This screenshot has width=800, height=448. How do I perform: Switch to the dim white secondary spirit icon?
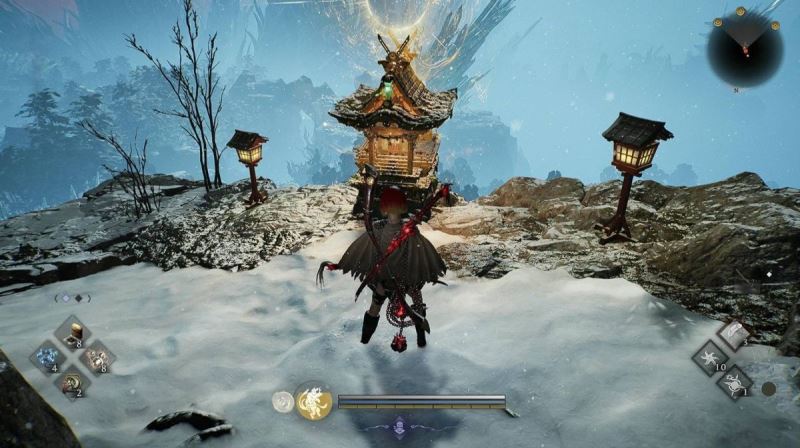283,402
